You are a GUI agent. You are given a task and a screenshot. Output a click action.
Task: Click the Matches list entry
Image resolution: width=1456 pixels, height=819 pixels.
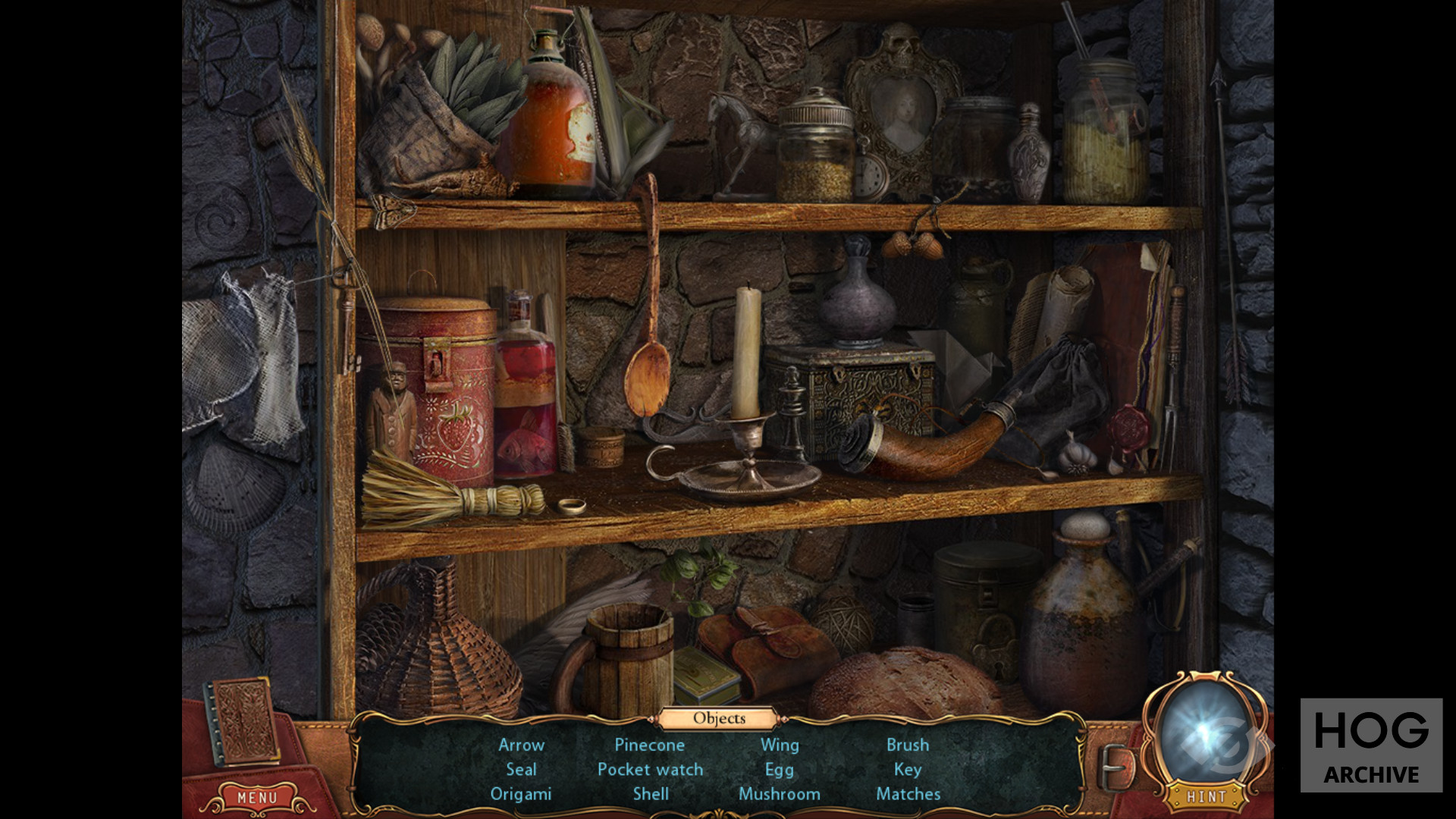pos(908,794)
